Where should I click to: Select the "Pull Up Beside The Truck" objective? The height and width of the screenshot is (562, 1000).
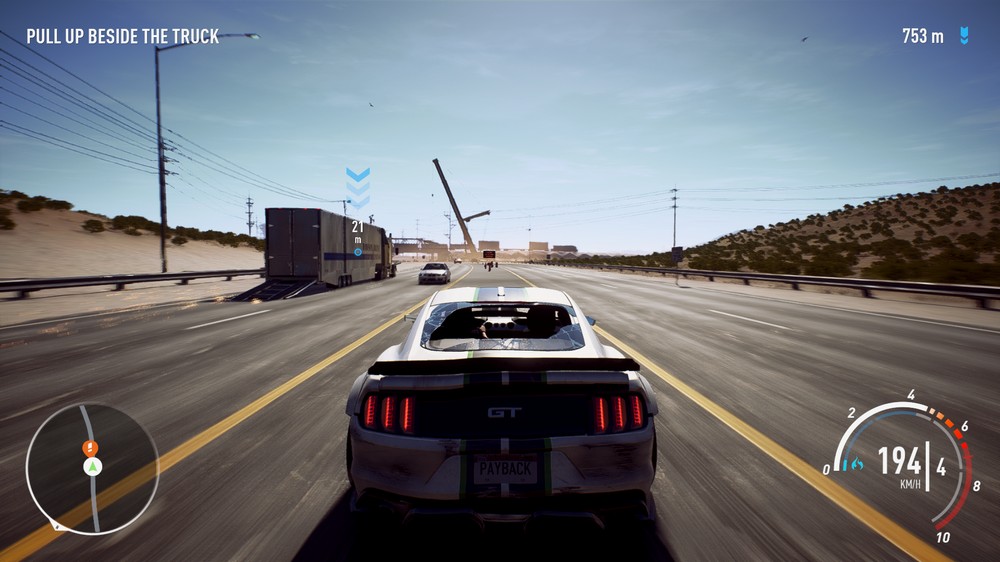(x=122, y=37)
